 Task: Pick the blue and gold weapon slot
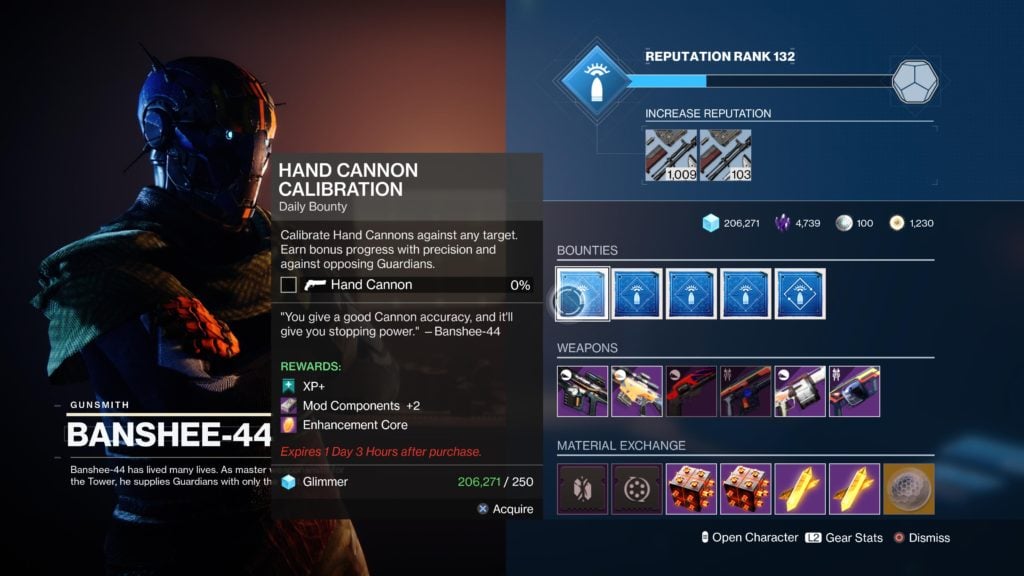854,391
